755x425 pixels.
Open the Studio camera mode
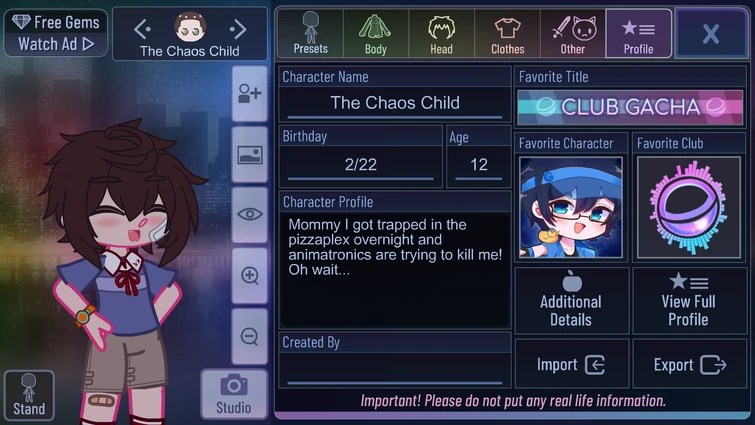[234, 394]
